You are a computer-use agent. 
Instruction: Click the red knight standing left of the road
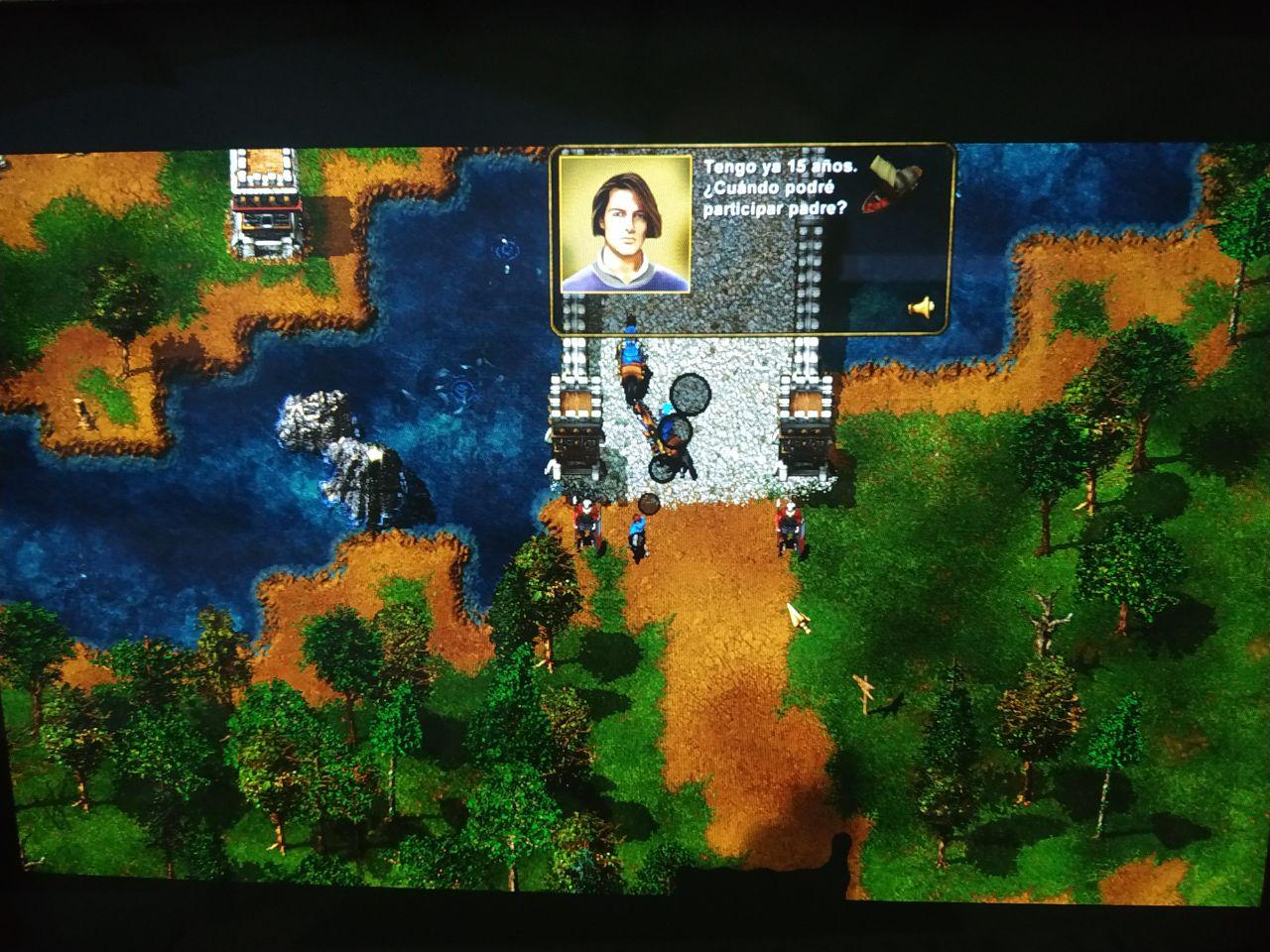point(587,521)
